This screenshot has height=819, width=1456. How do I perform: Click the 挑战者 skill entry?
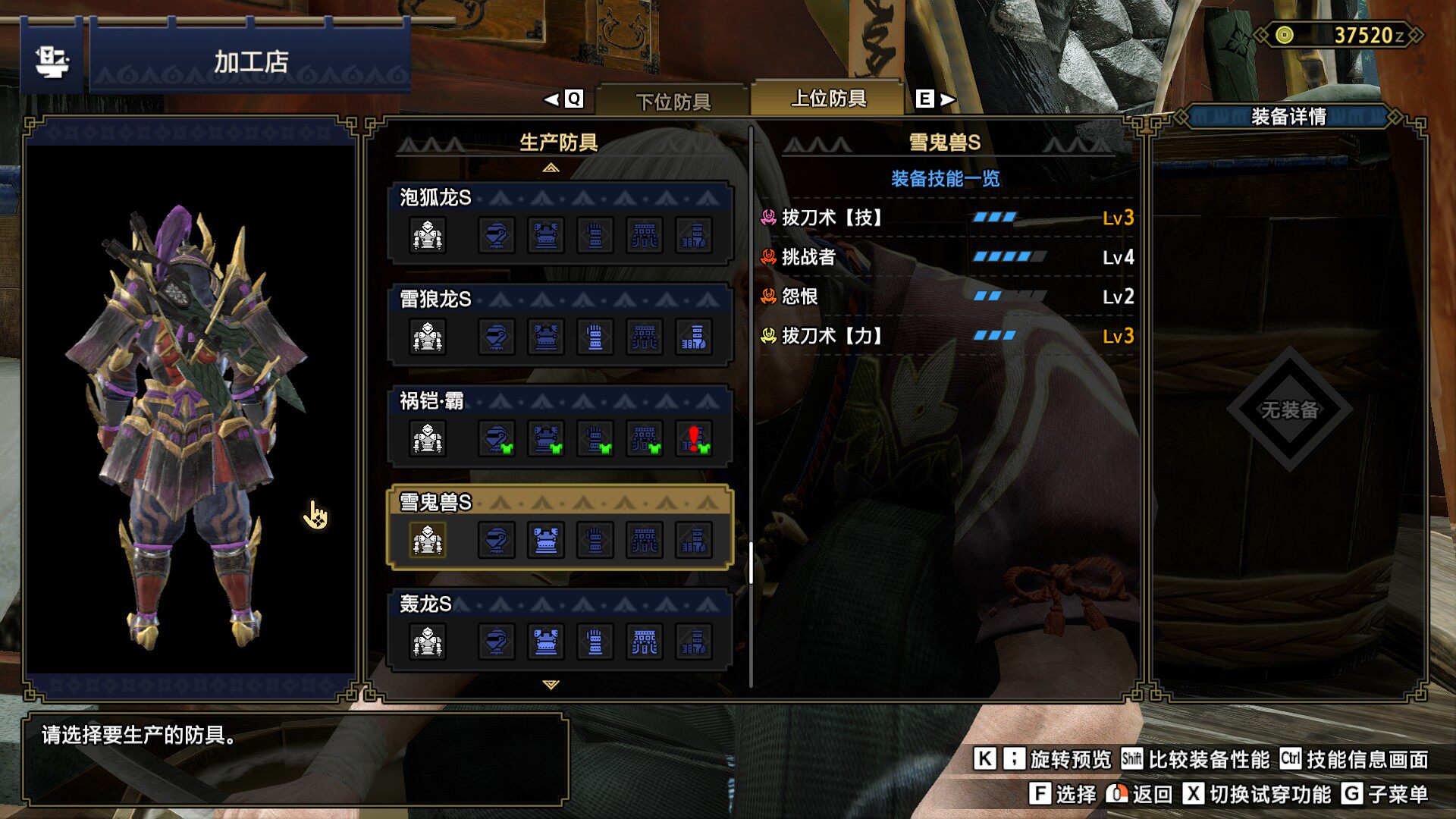tap(946, 258)
